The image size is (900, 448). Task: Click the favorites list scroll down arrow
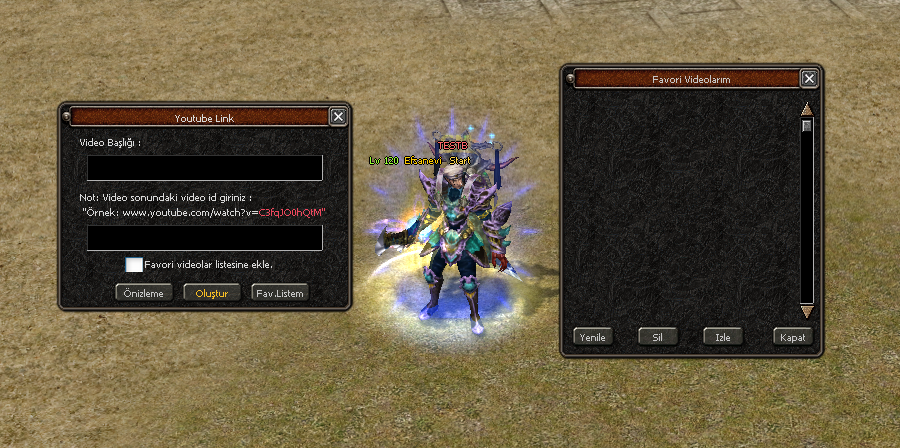coord(807,312)
